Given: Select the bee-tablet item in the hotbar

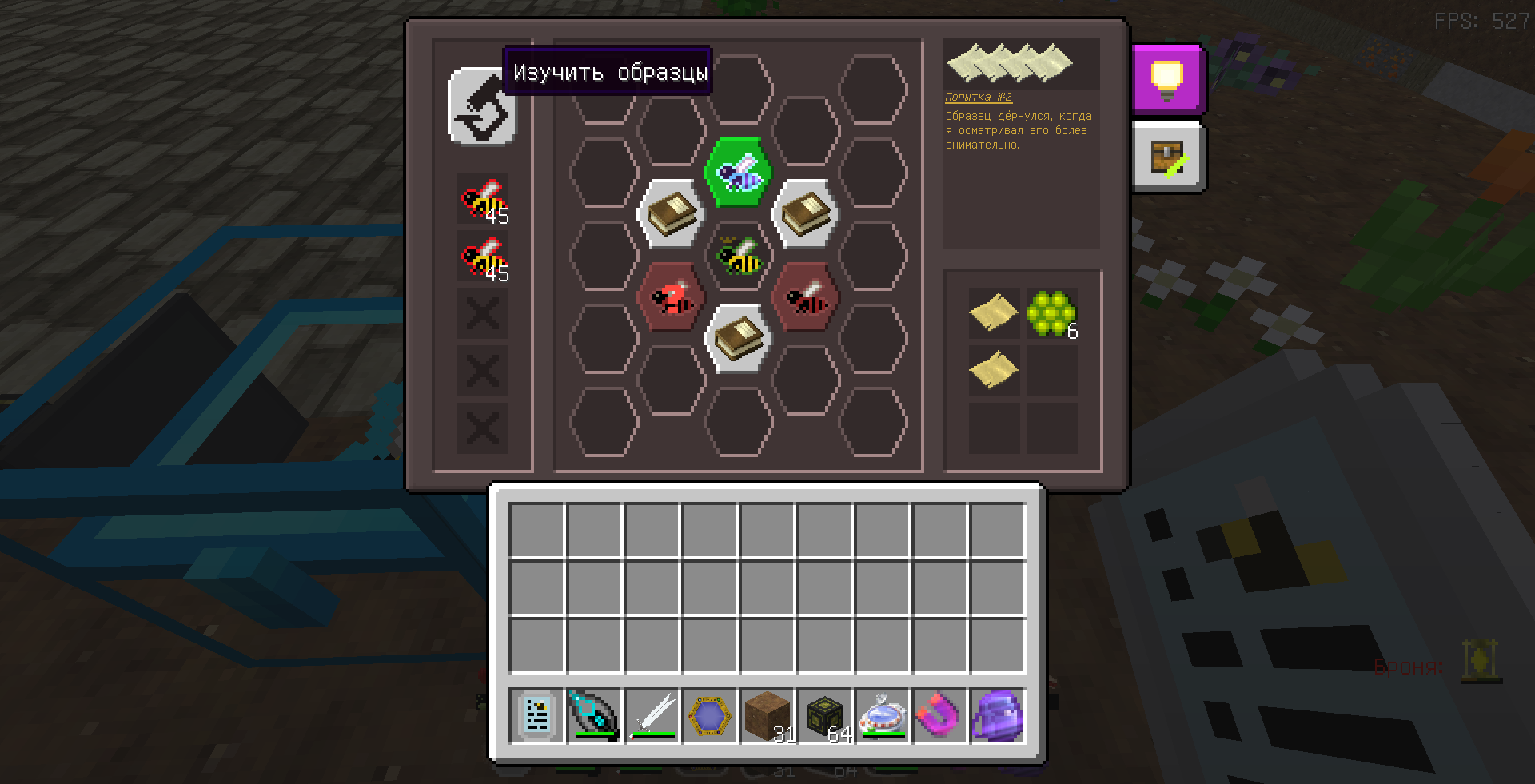Looking at the screenshot, I should click(536, 715).
